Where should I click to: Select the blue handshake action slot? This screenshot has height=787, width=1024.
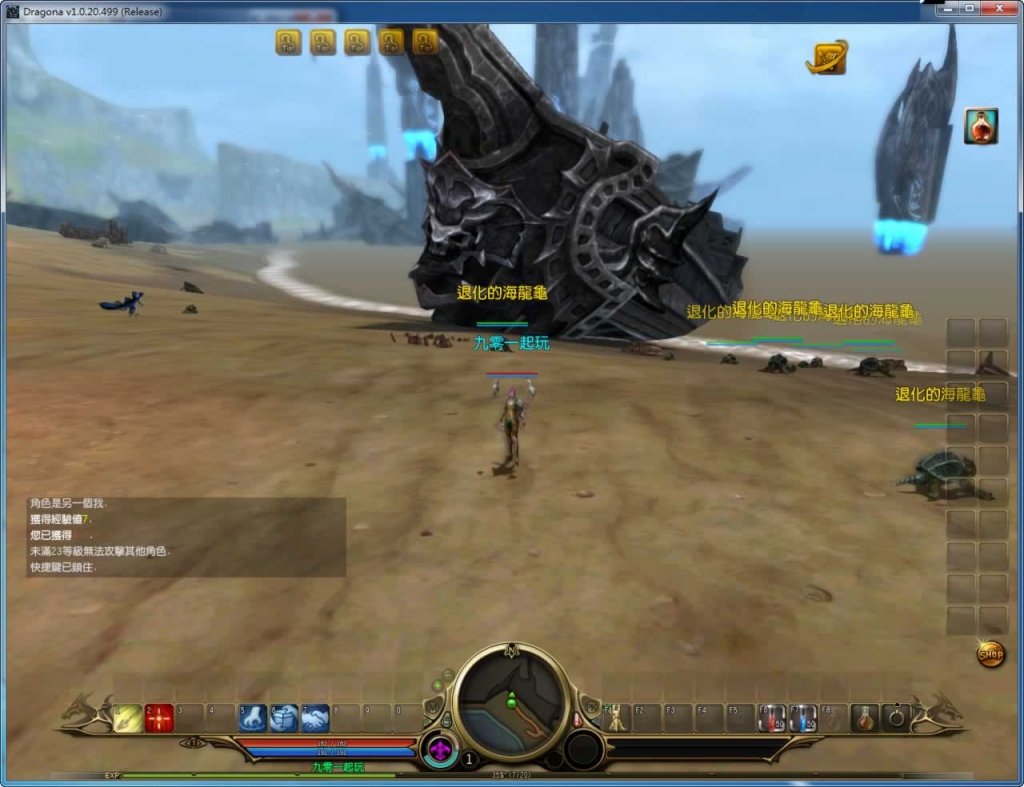pyautogui.click(x=316, y=717)
